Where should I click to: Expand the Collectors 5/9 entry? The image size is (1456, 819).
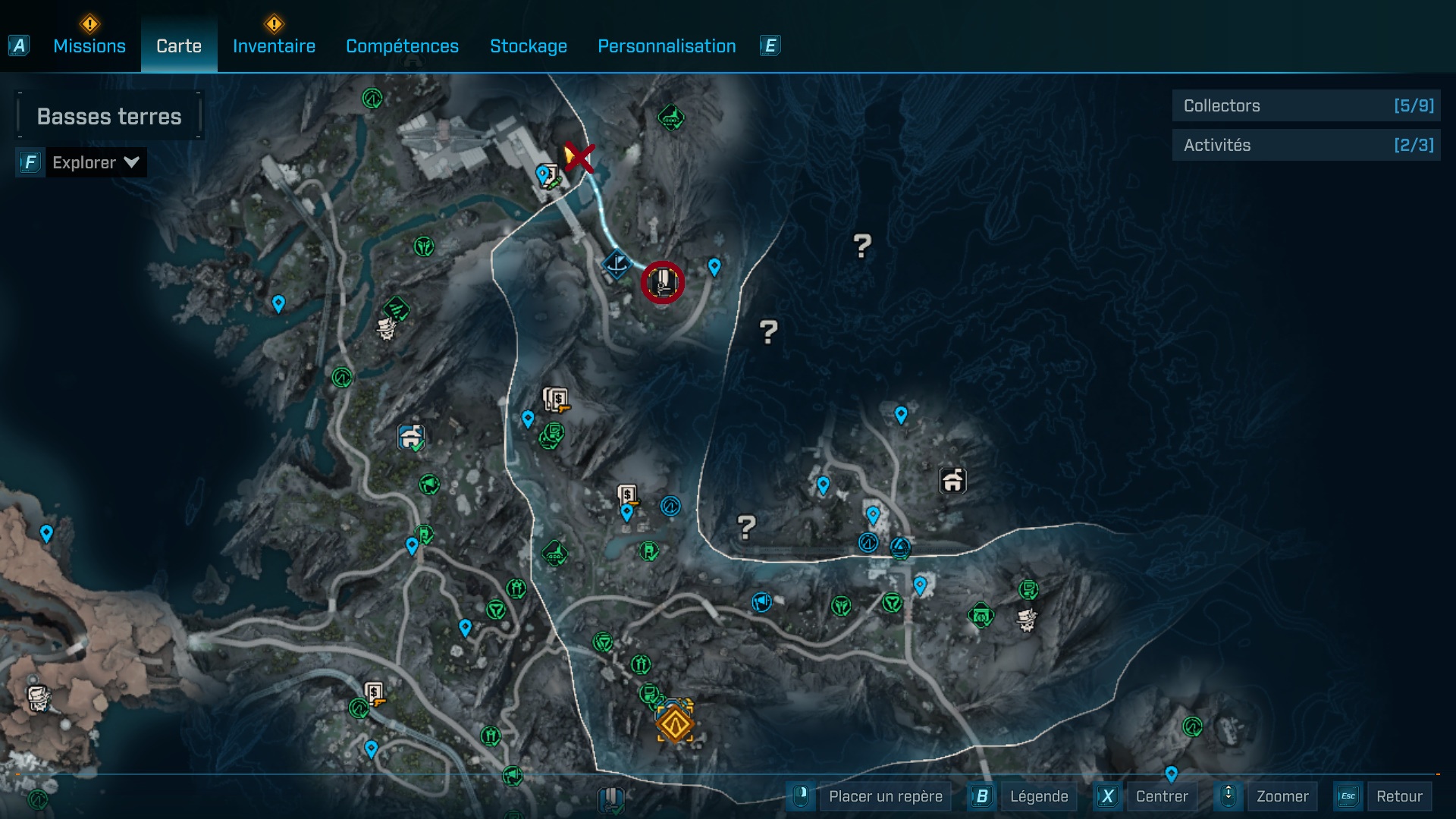click(x=1306, y=105)
